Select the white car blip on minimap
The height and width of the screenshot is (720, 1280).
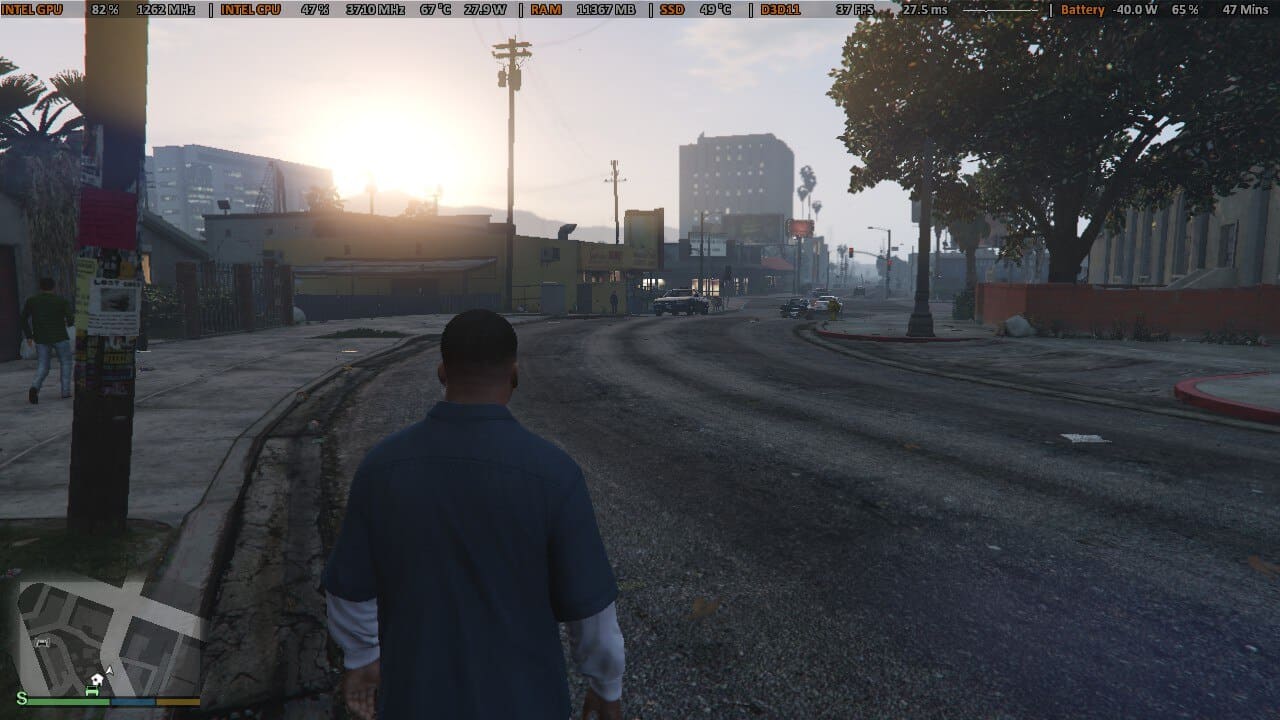point(42,643)
